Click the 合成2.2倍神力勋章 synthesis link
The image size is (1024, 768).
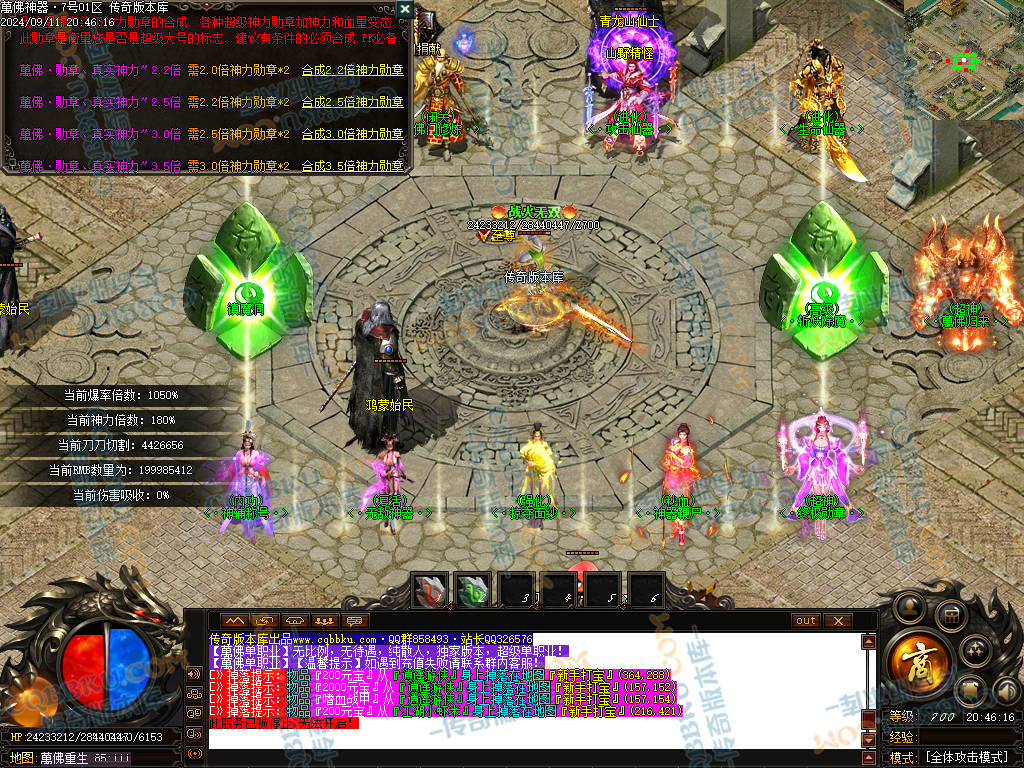pos(352,70)
